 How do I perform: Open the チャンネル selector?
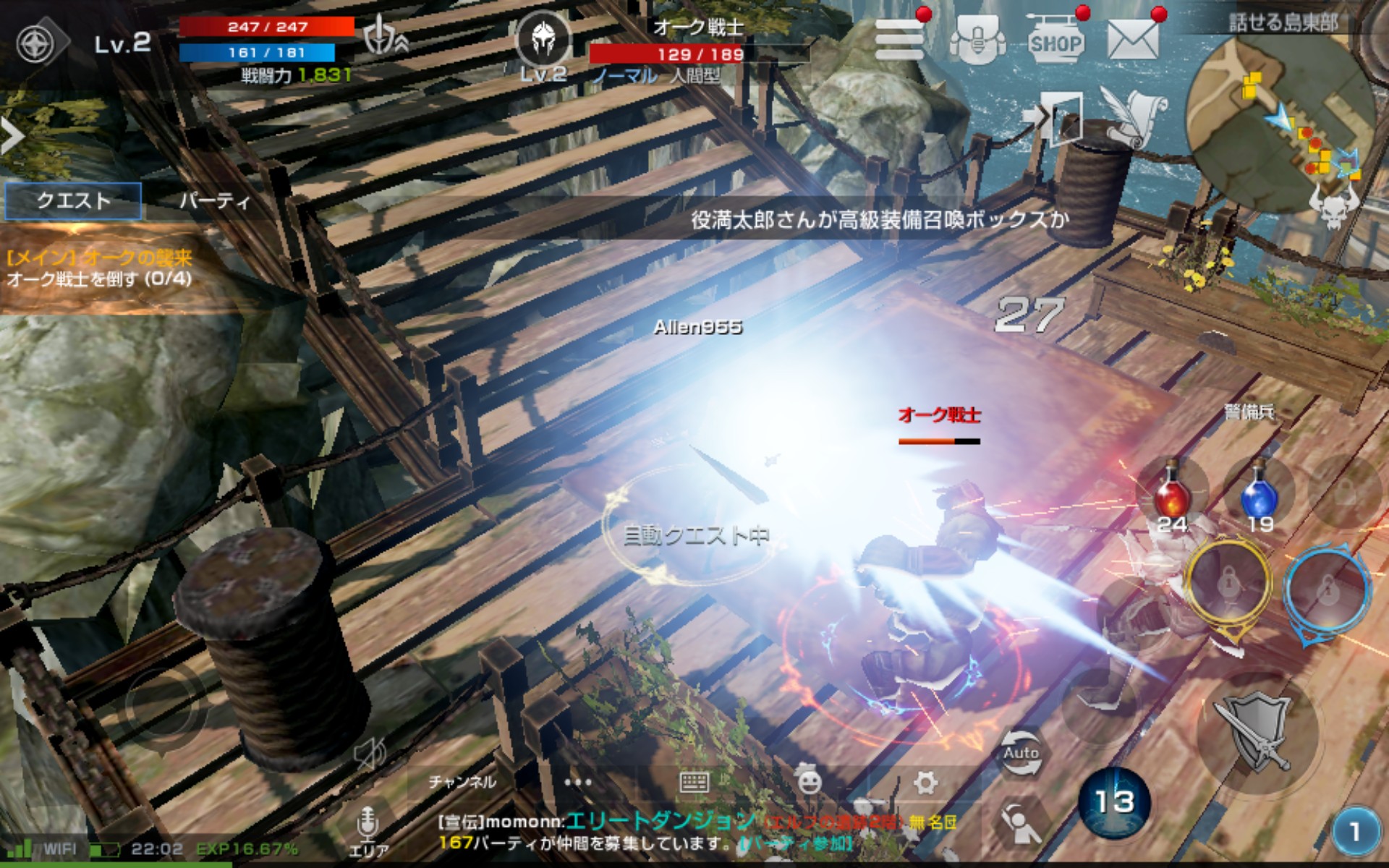pos(462,782)
